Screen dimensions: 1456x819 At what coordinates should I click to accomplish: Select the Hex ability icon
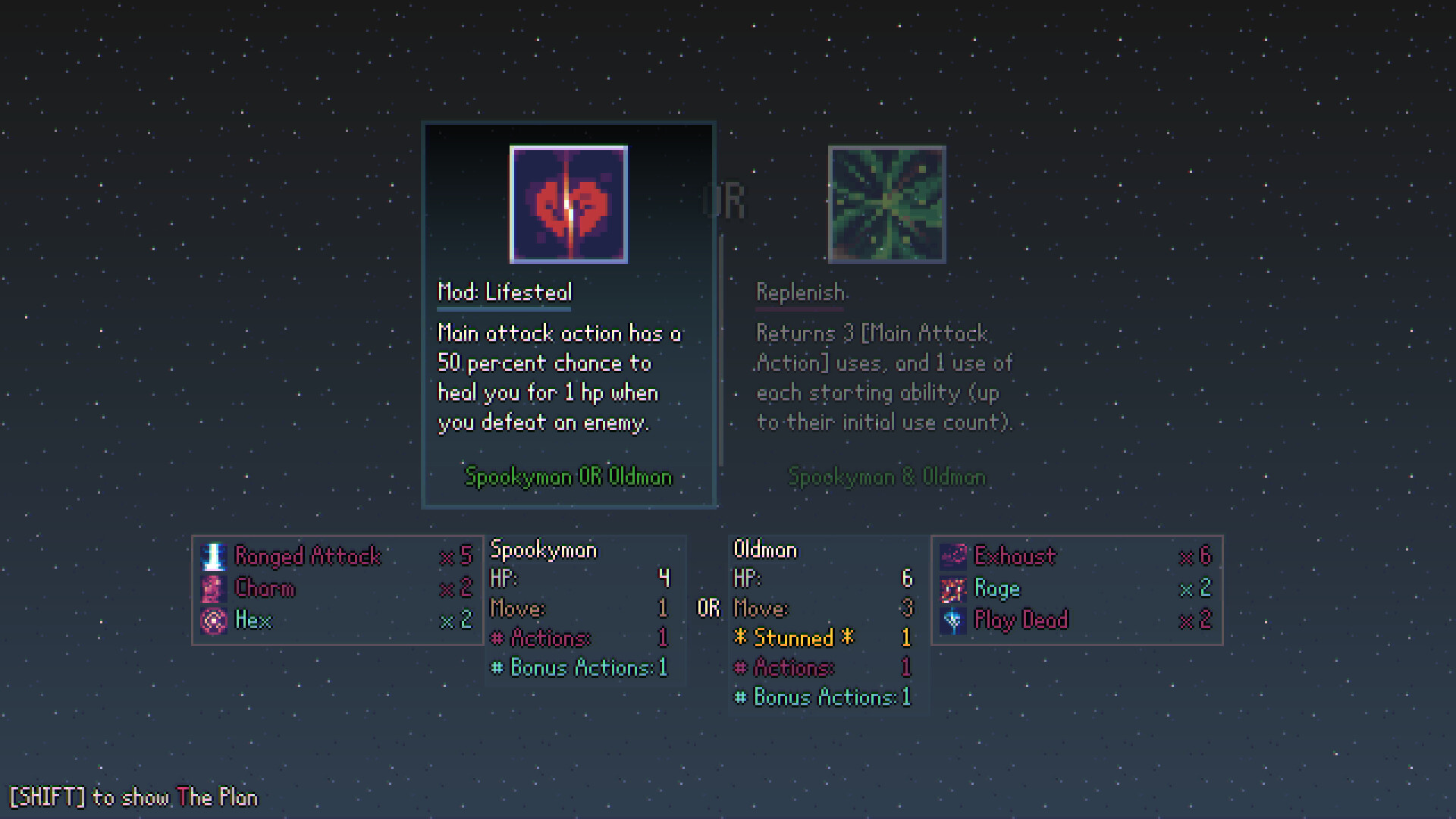[x=215, y=620]
